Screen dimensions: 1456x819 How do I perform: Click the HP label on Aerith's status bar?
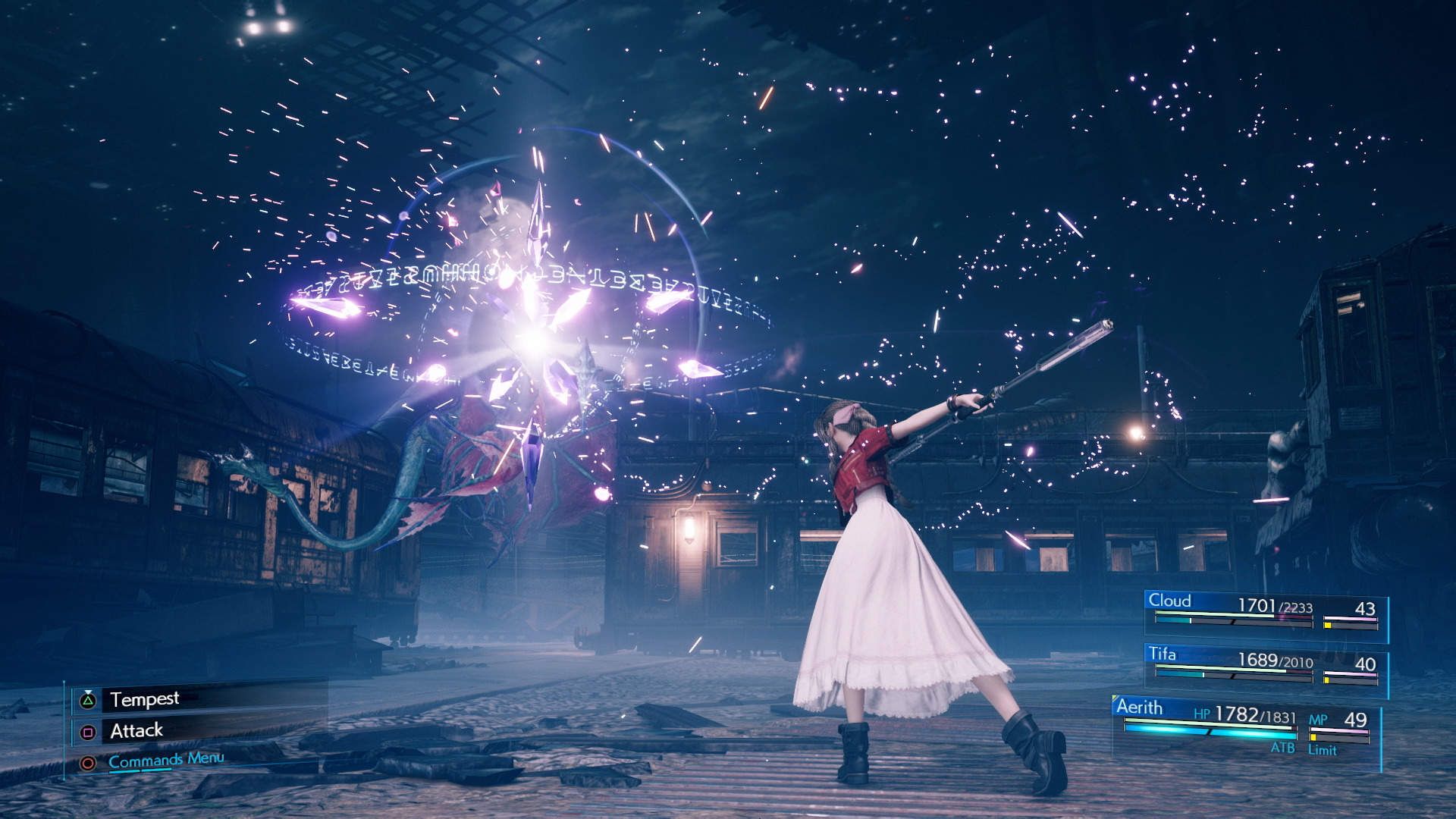point(1203,714)
